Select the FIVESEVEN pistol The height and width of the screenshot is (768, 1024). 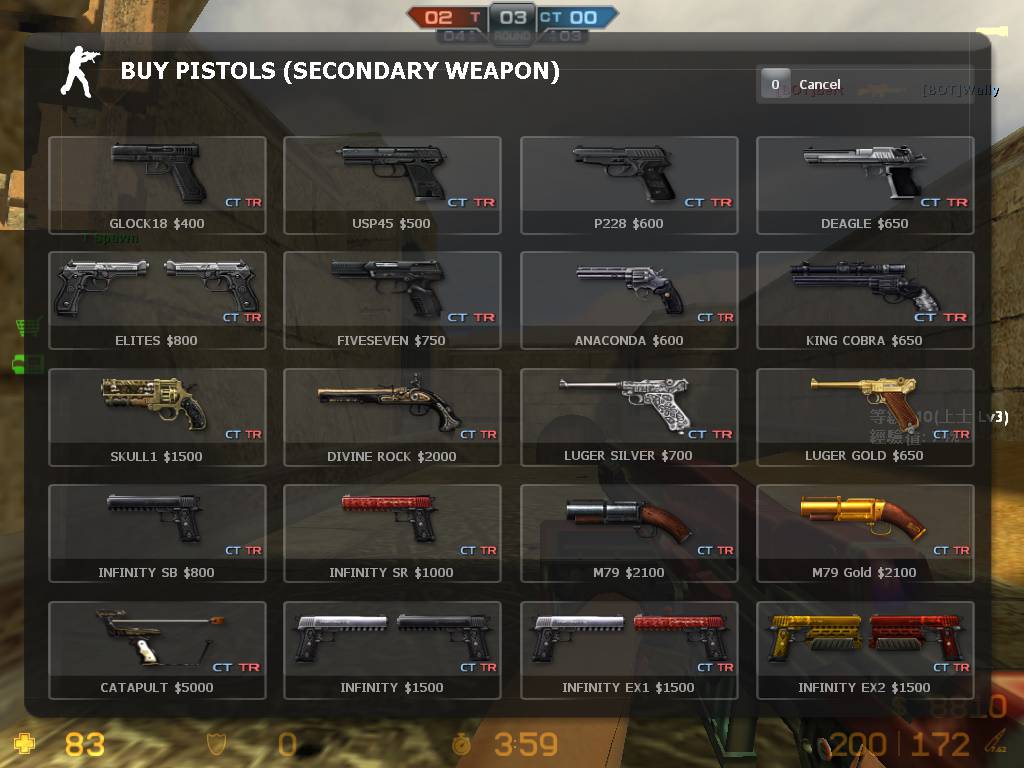(x=392, y=300)
